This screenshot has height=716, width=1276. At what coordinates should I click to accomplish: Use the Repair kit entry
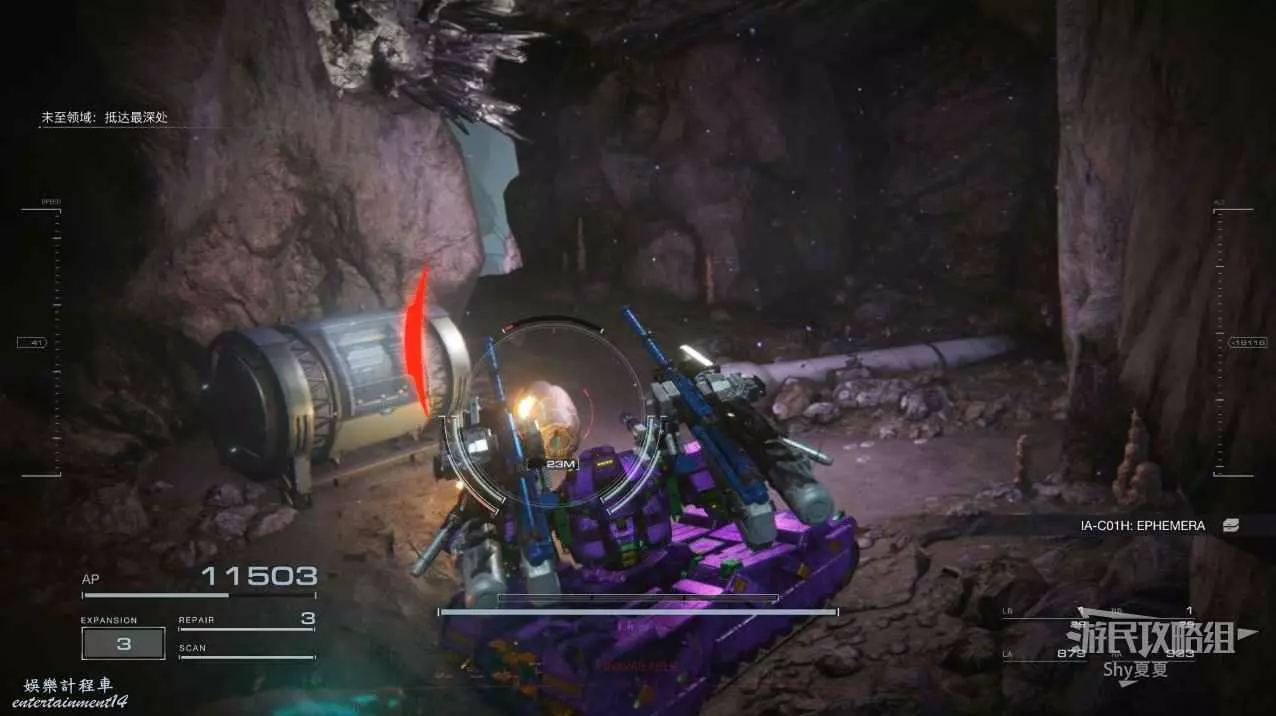click(x=246, y=621)
